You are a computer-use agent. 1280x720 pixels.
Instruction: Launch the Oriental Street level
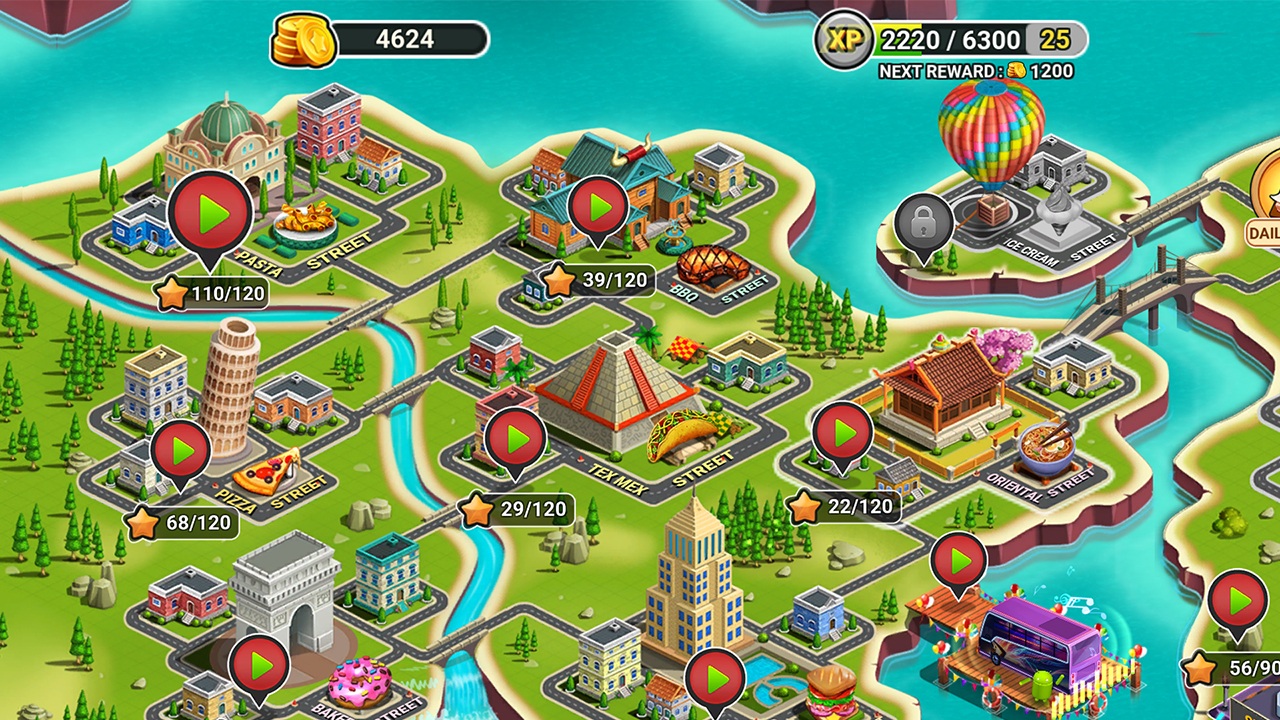coord(843,432)
